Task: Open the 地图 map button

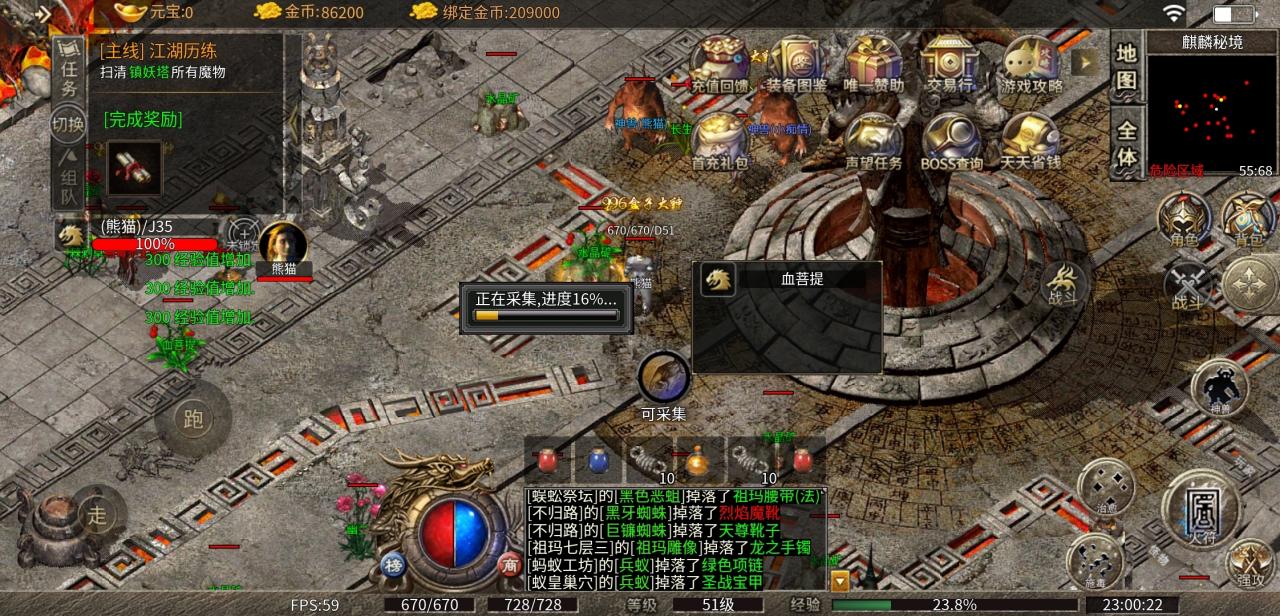Action: click(x=1126, y=66)
